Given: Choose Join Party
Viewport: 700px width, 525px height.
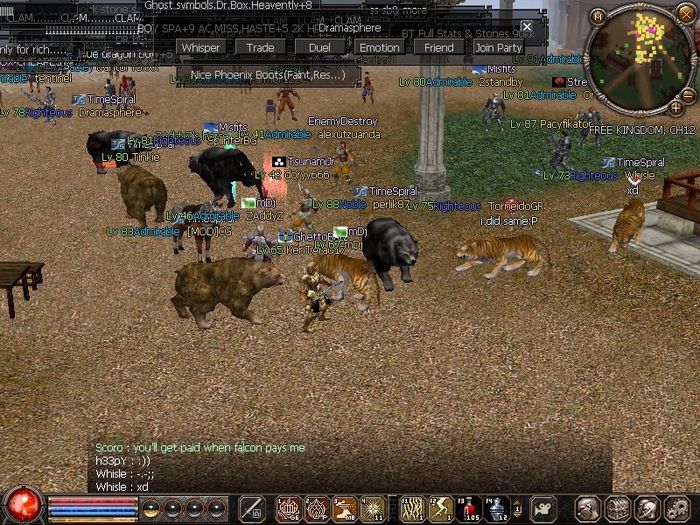Looking at the screenshot, I should click(498, 47).
